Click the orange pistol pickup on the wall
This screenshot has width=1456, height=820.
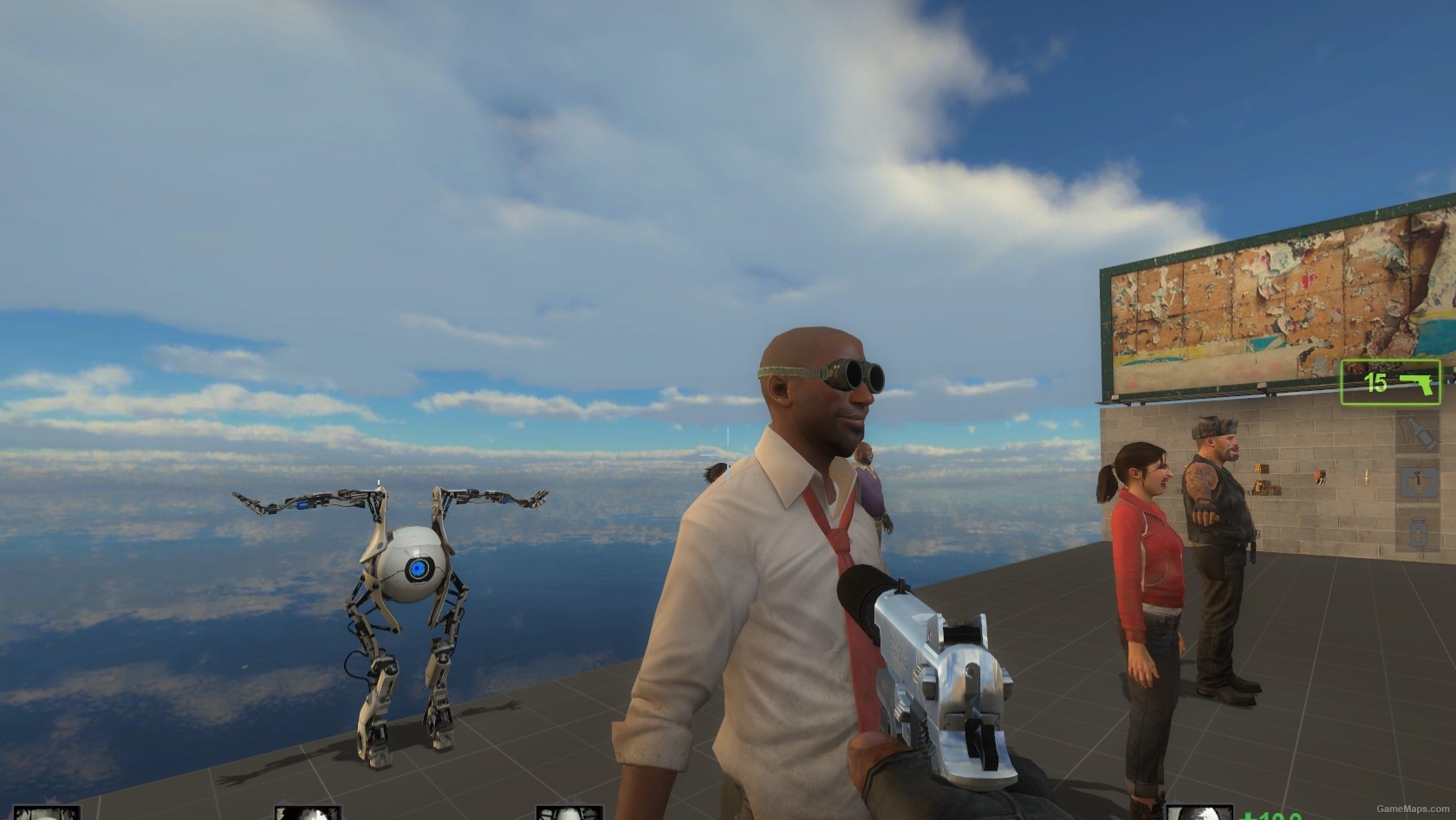[1320, 477]
